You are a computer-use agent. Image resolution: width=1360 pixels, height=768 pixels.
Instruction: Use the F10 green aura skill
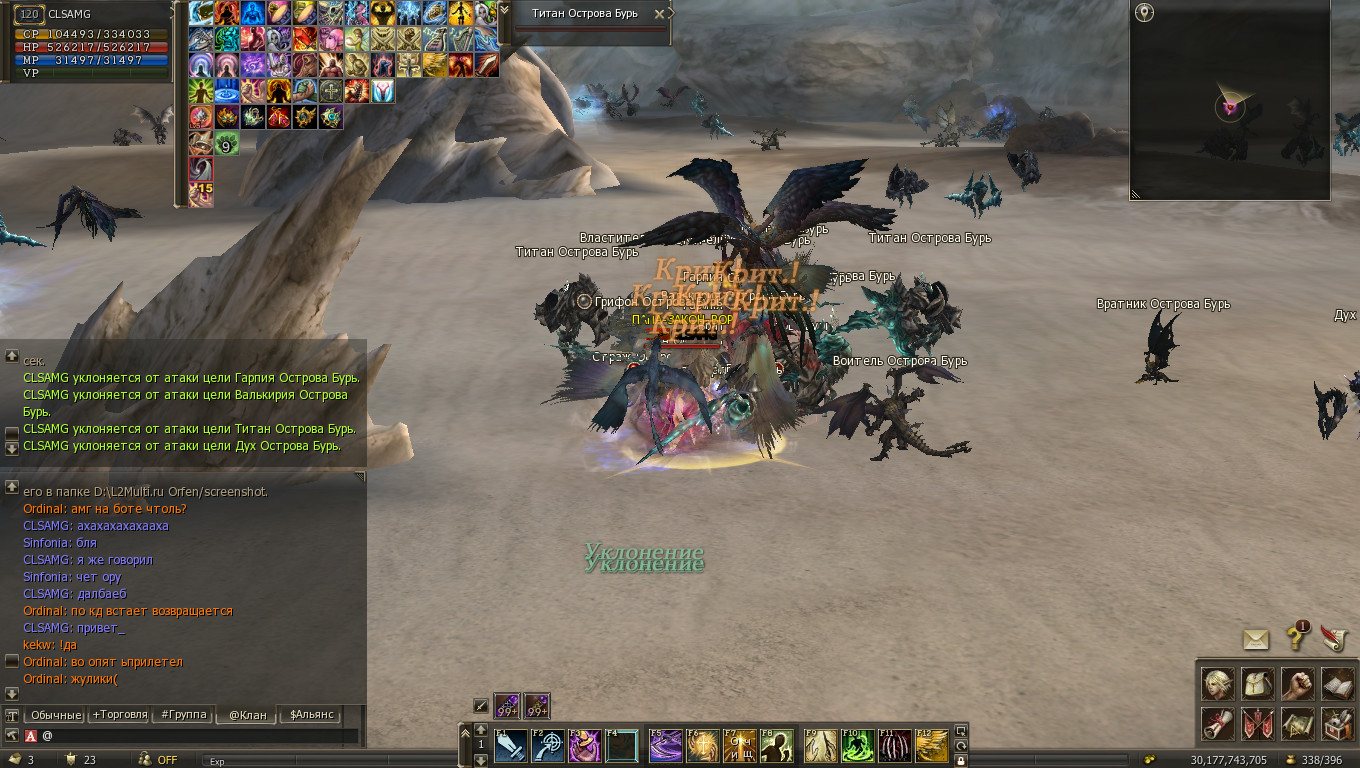[857, 746]
